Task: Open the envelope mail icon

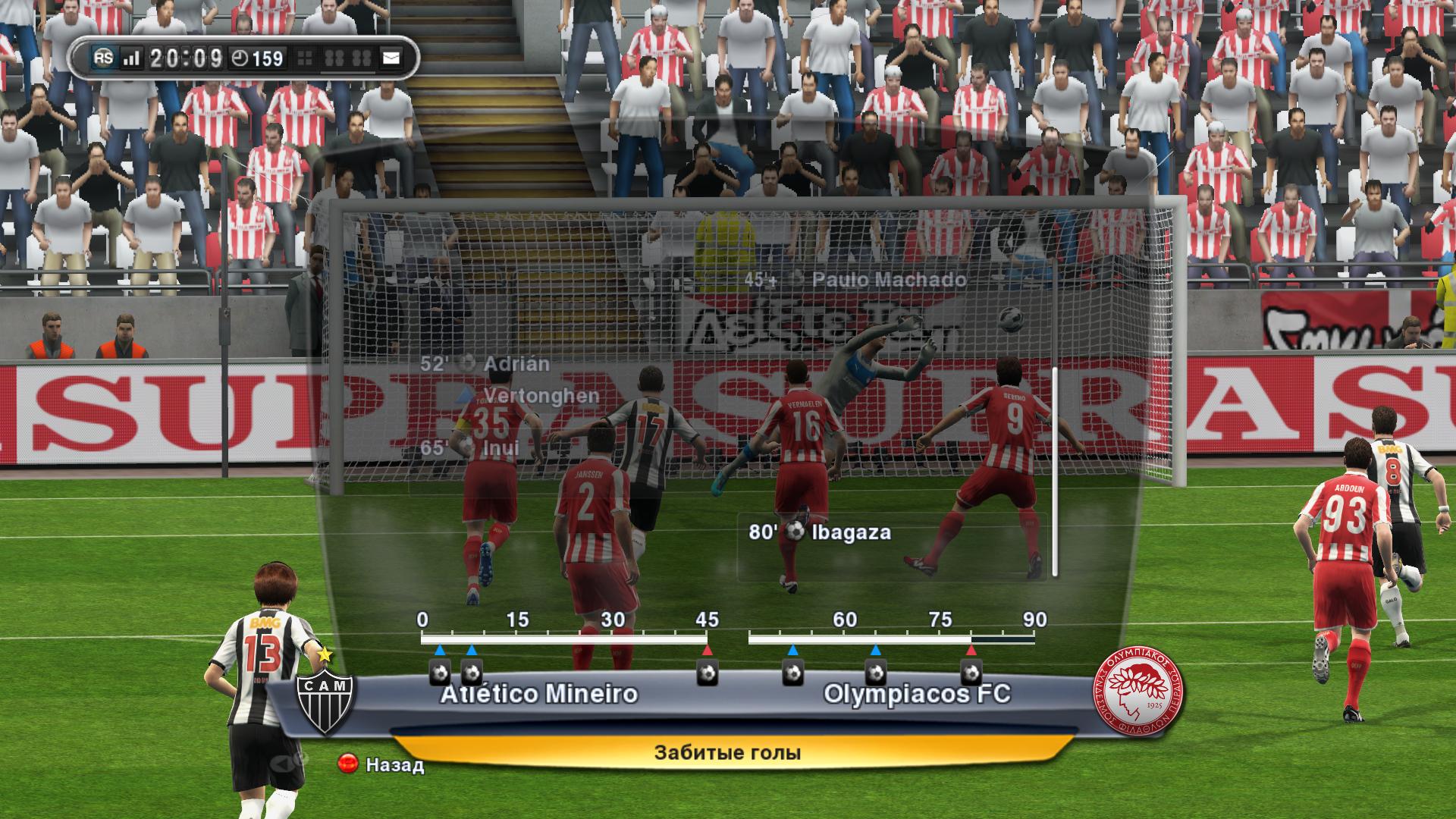Action: click(391, 58)
